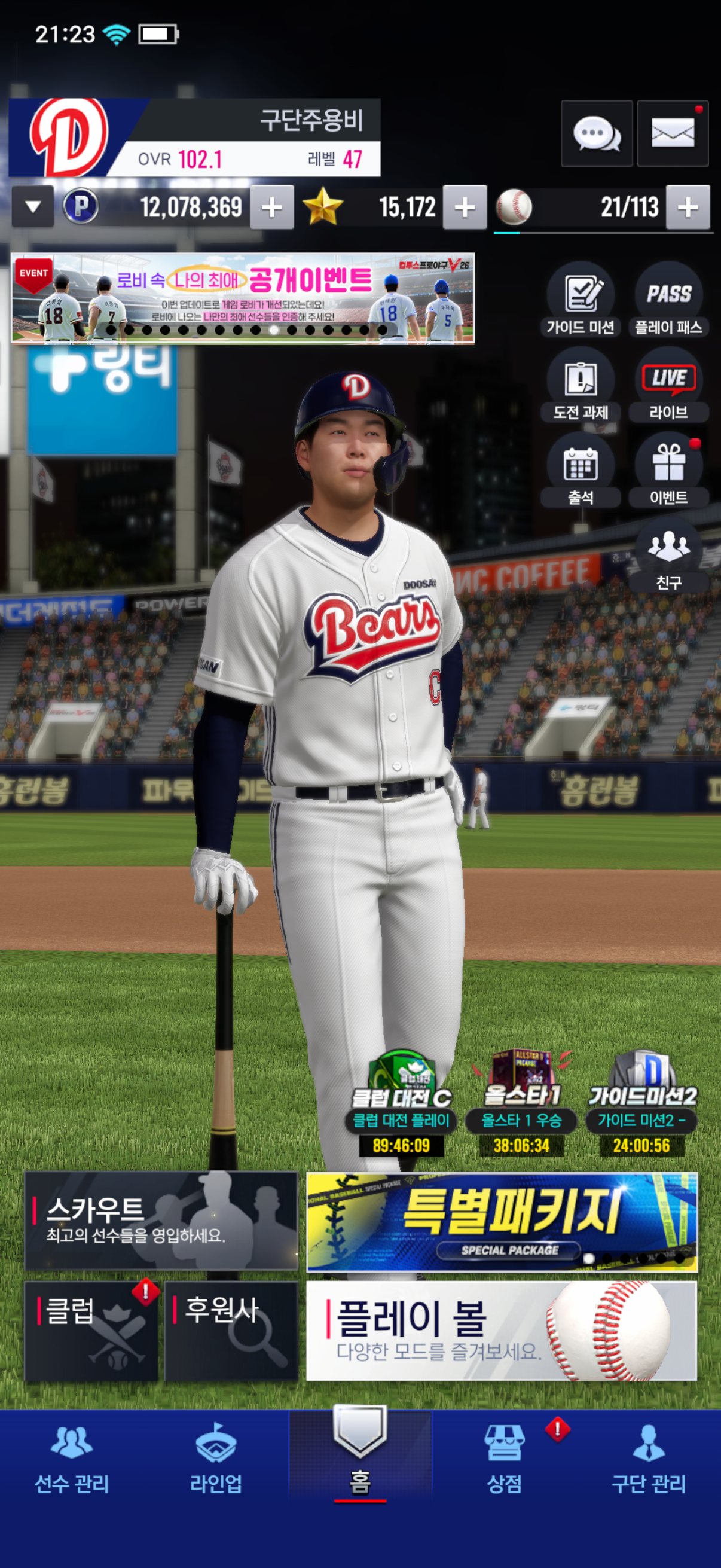Open the 후원사 sponsor menu
The width and height of the screenshot is (721, 1568).
tap(231, 1331)
